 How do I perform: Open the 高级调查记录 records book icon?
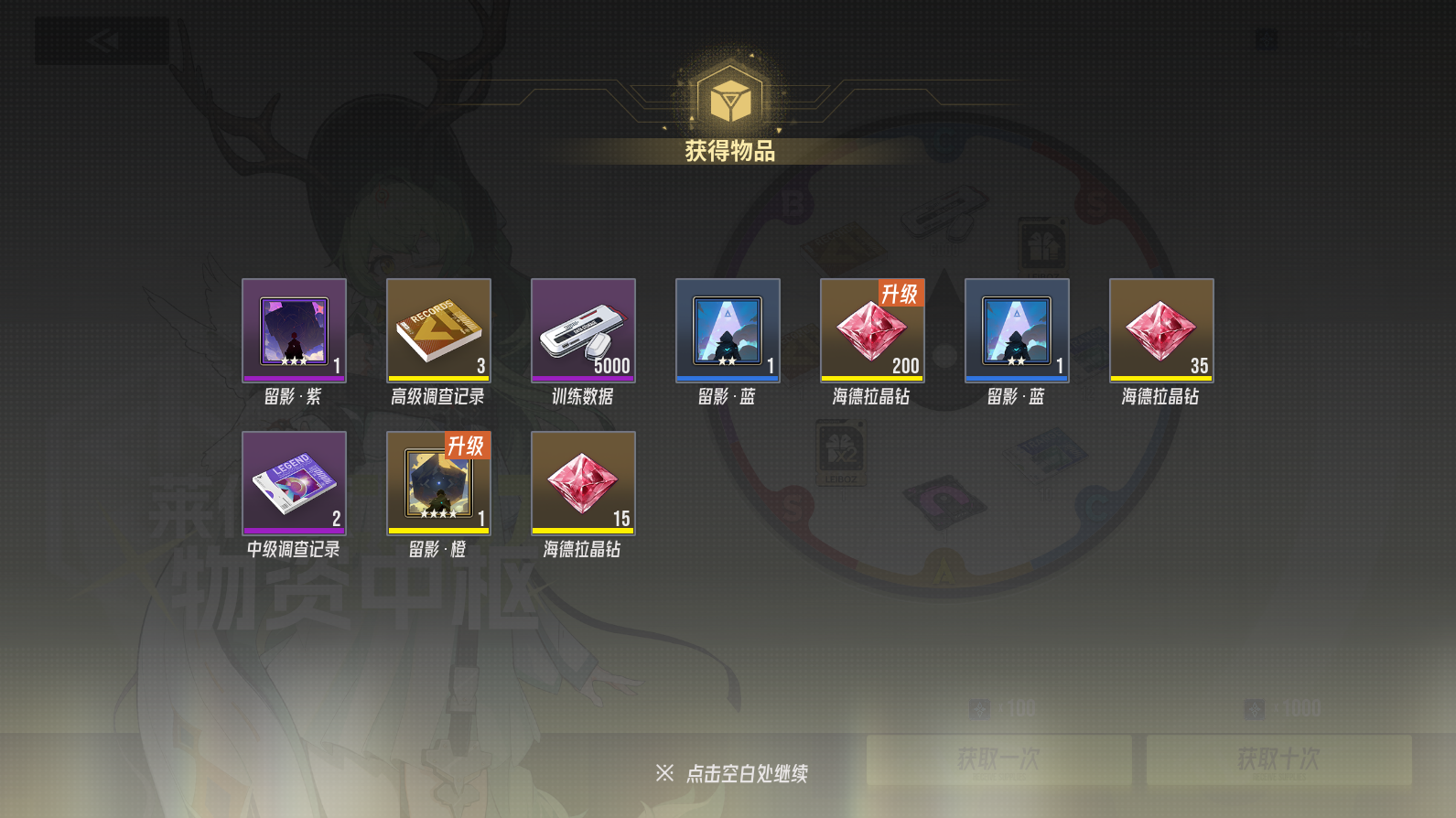point(438,329)
